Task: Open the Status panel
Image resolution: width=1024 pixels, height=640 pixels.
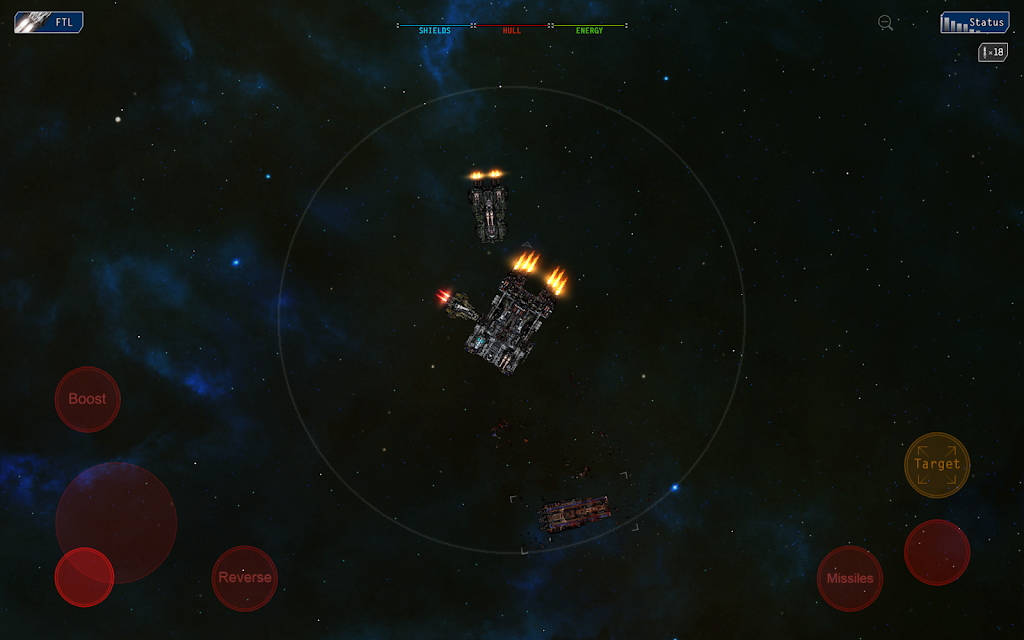Action: [974, 22]
